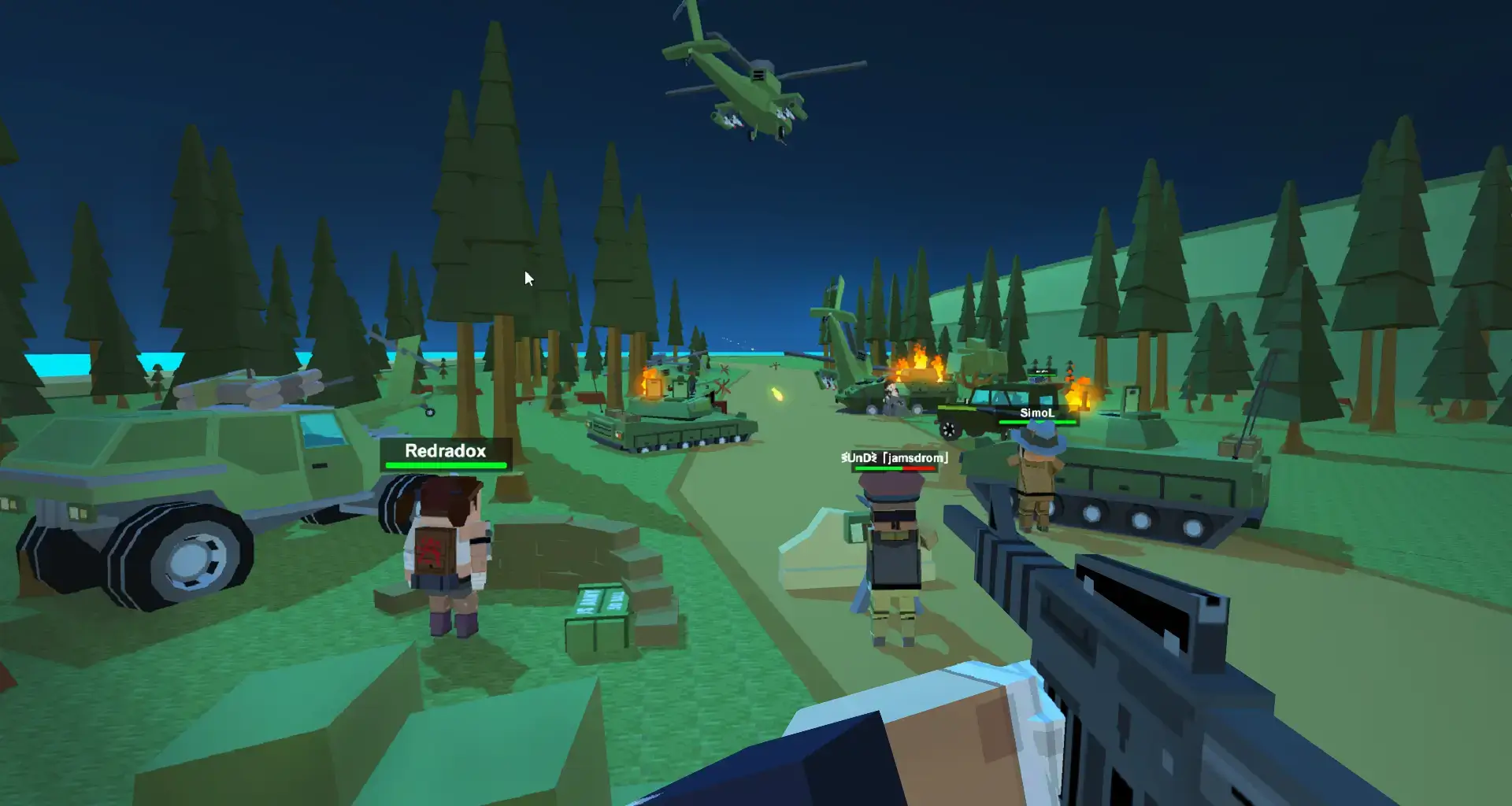
Task: Click SimoL's blue cowboy hat
Action: (x=1038, y=437)
